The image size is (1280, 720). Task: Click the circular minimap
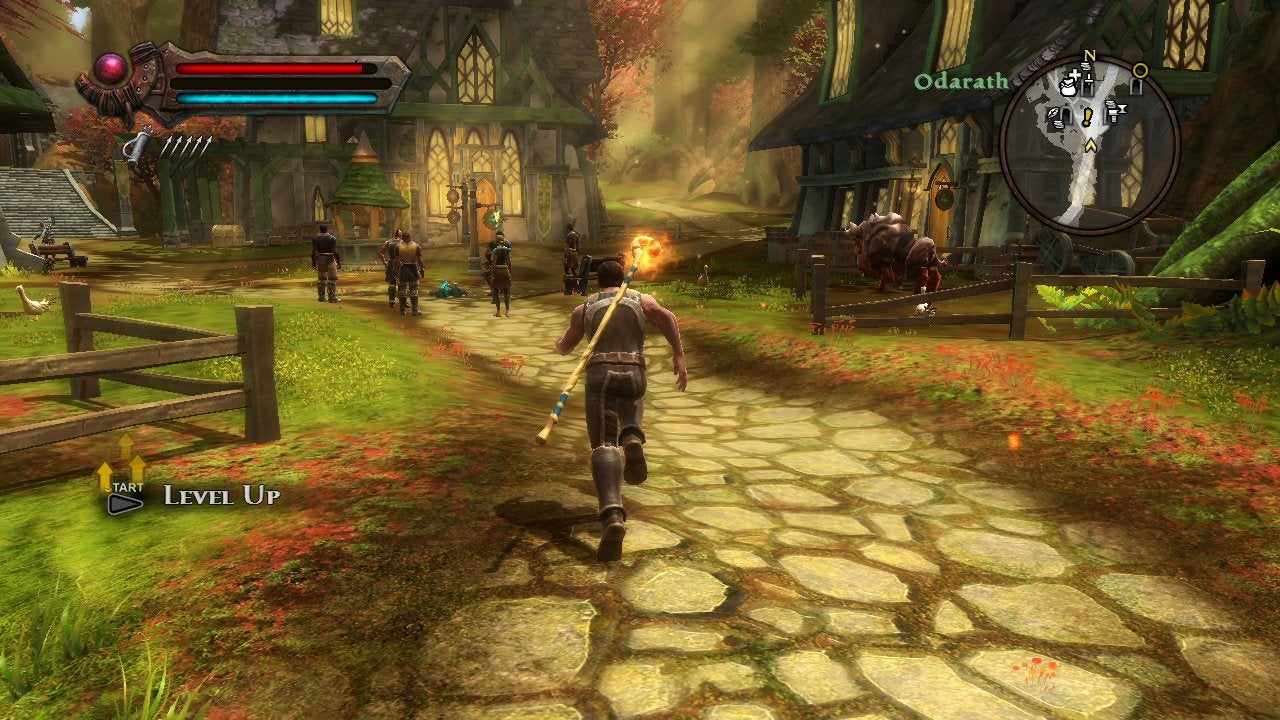pos(1089,143)
